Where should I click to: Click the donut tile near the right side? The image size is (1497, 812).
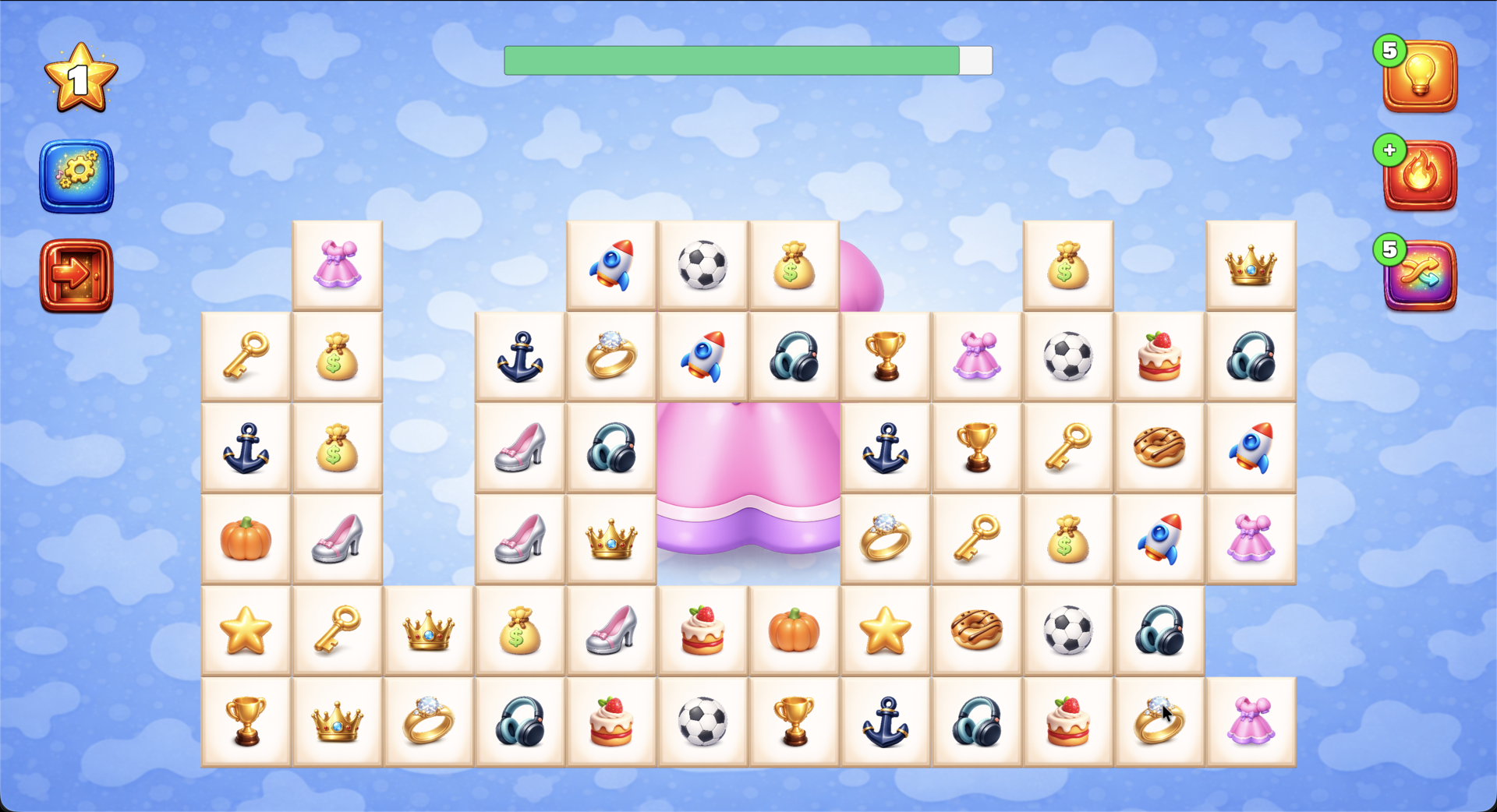(x=1159, y=447)
